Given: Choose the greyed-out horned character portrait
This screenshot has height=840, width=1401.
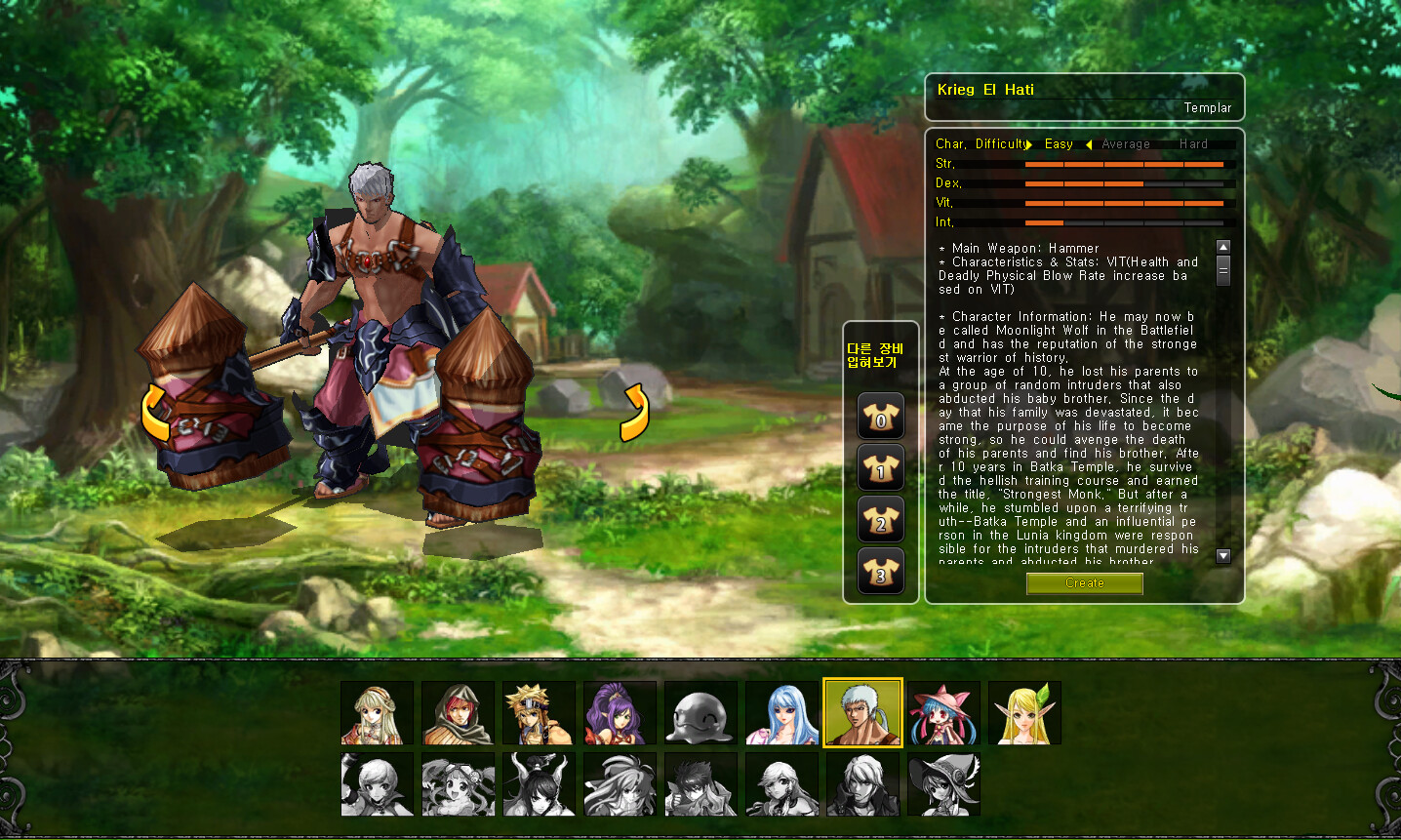Looking at the screenshot, I should tap(540, 783).
